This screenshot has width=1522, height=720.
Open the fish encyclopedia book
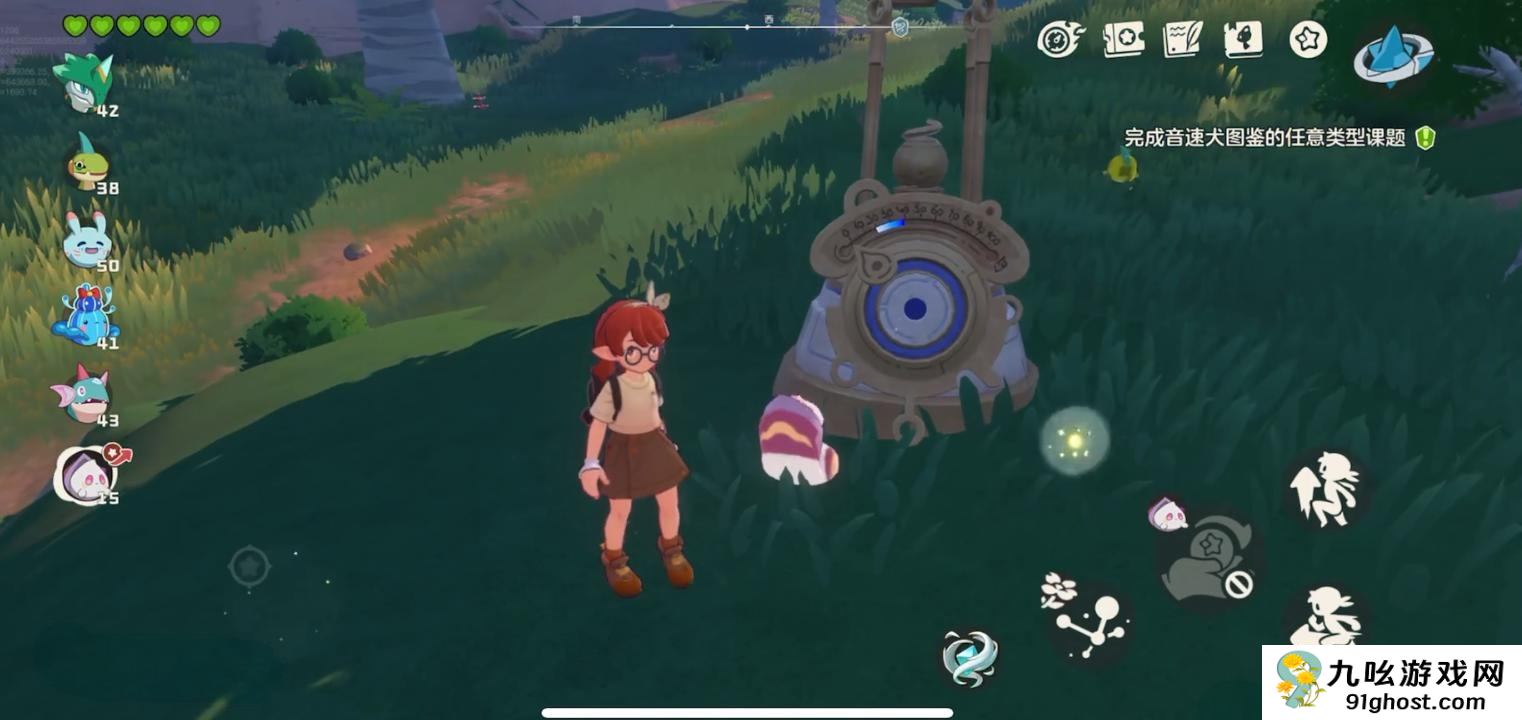coord(1243,39)
